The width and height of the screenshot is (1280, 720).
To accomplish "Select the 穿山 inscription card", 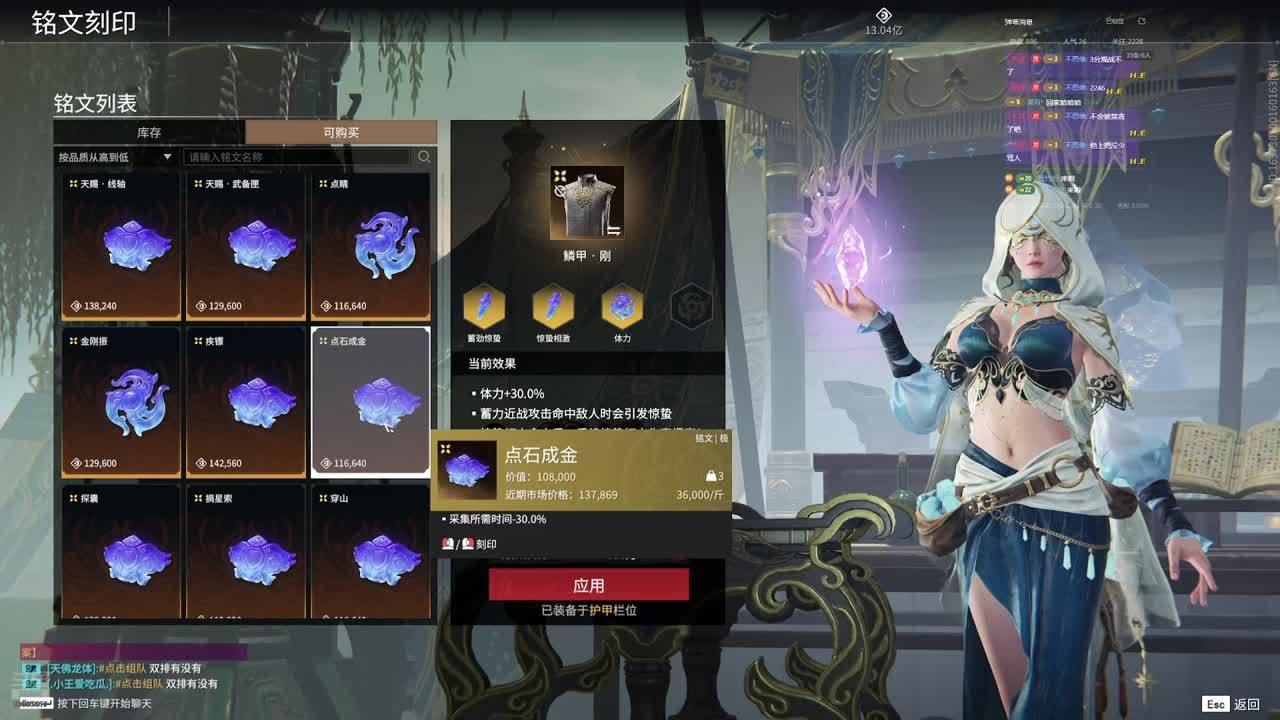I will point(371,553).
